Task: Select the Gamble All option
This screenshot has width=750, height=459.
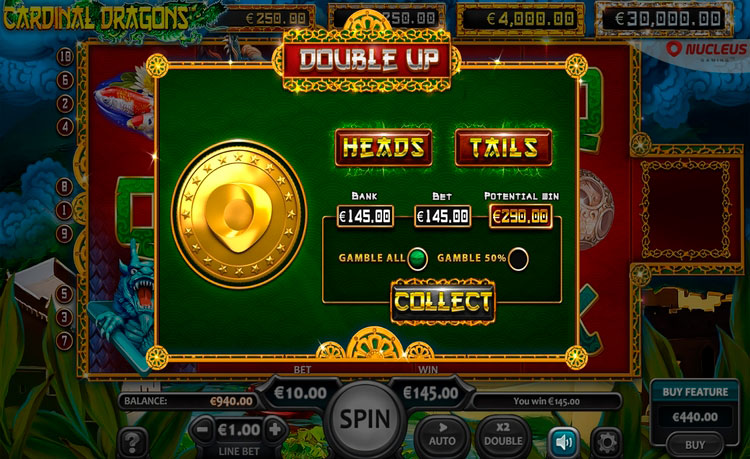Action: [x=418, y=258]
